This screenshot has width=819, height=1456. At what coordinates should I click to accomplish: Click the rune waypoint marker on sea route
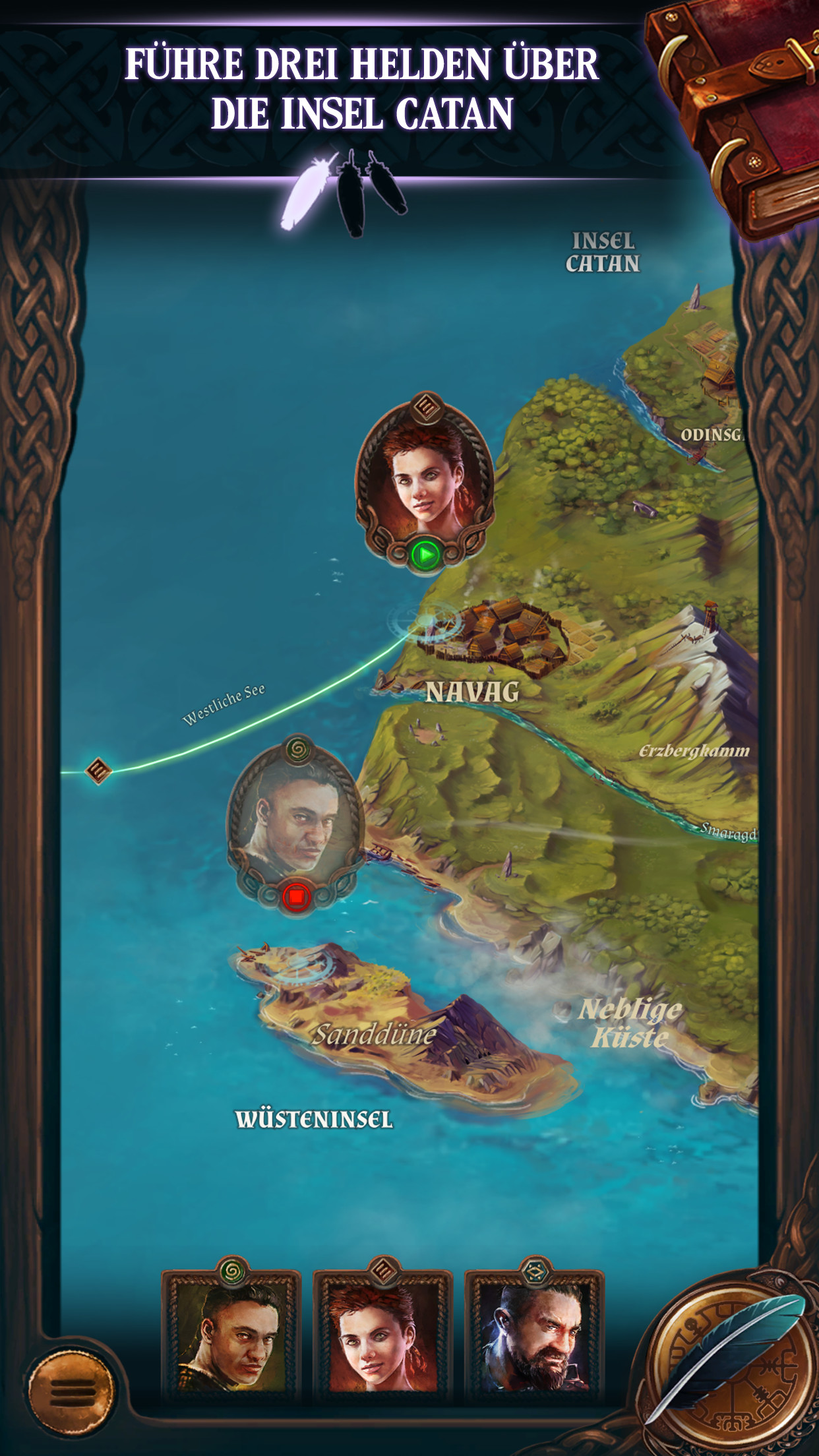[98, 770]
